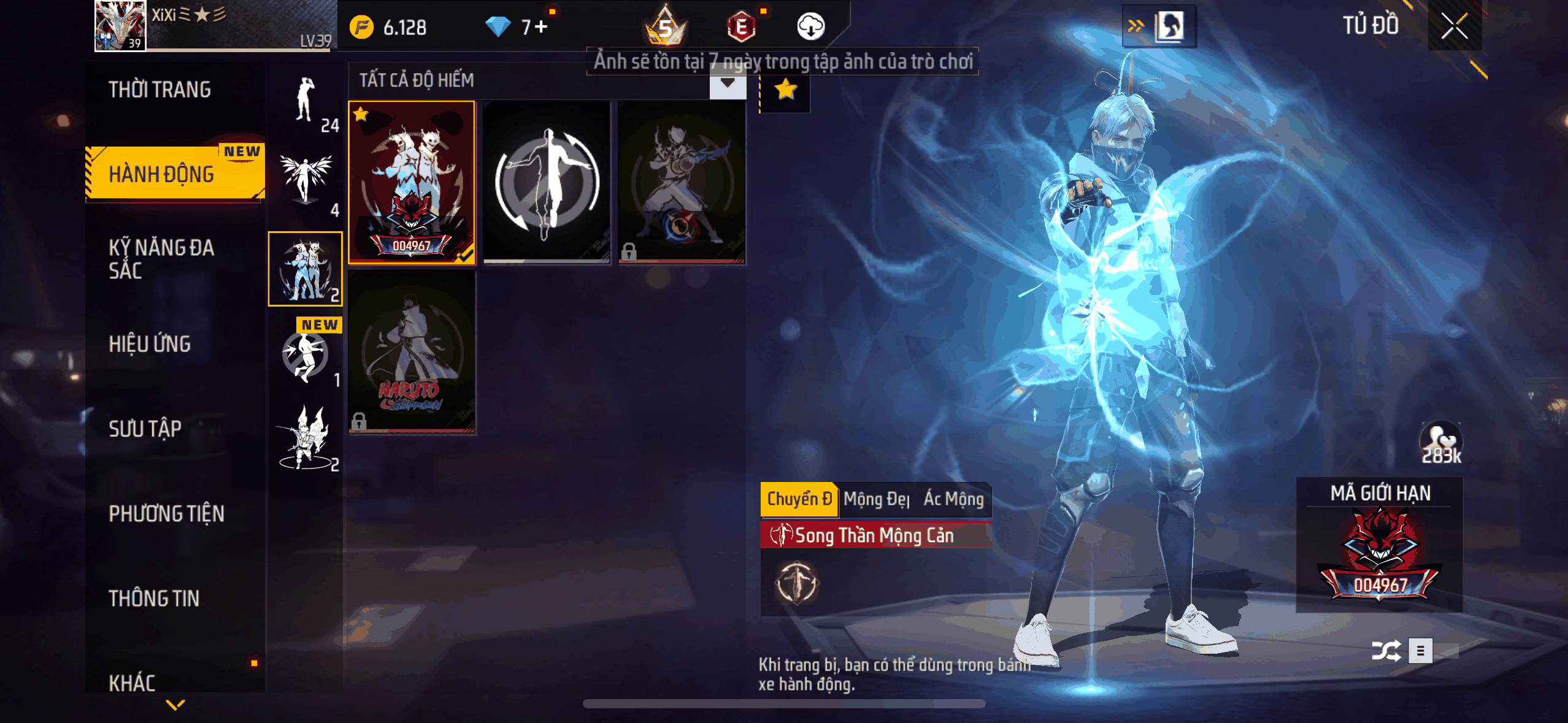1568x723 pixels.
Task: Choose the locked Naruto Shippuden emote card
Action: pos(412,352)
